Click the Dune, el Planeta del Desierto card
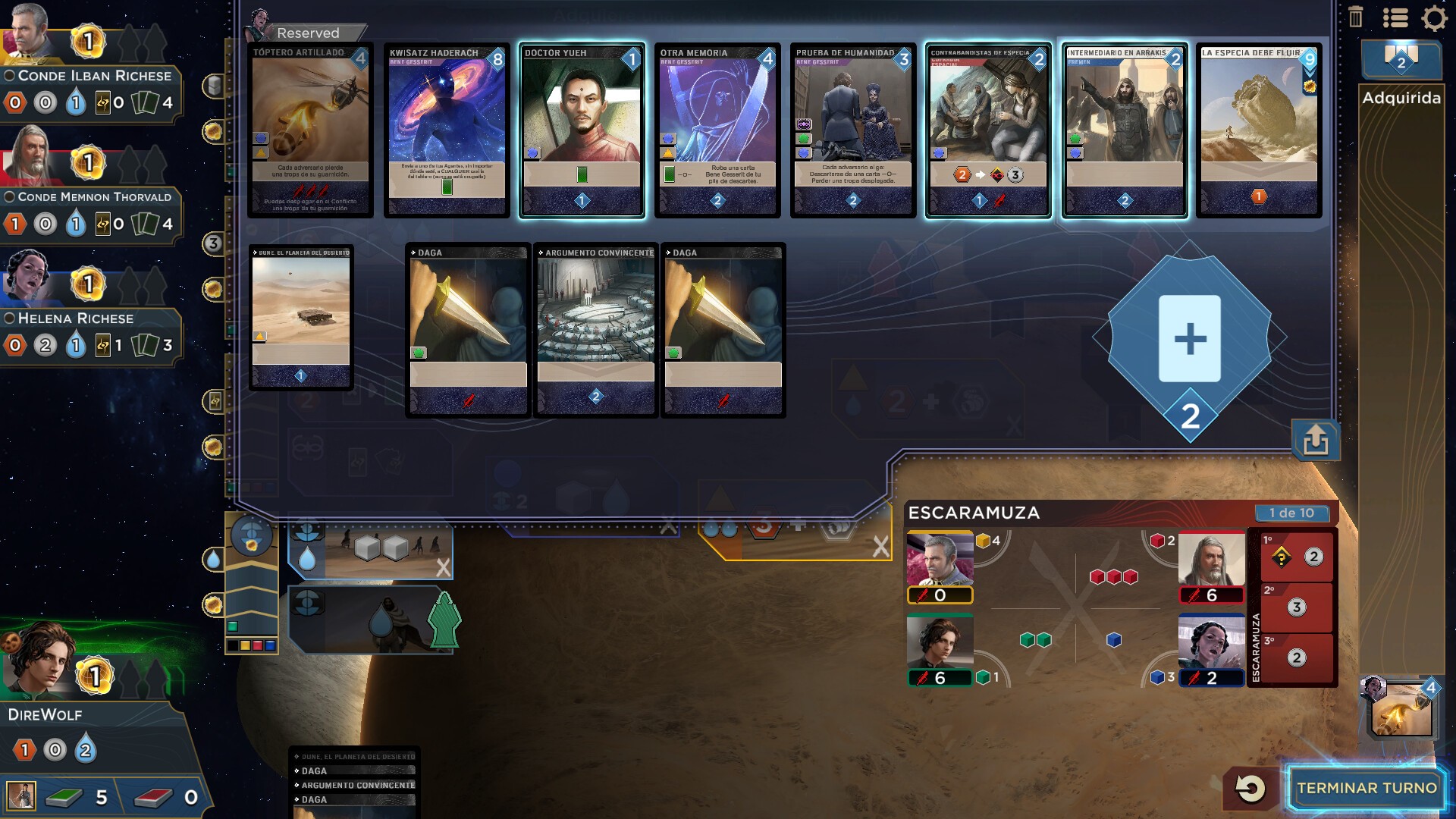The image size is (1456, 819). click(301, 317)
